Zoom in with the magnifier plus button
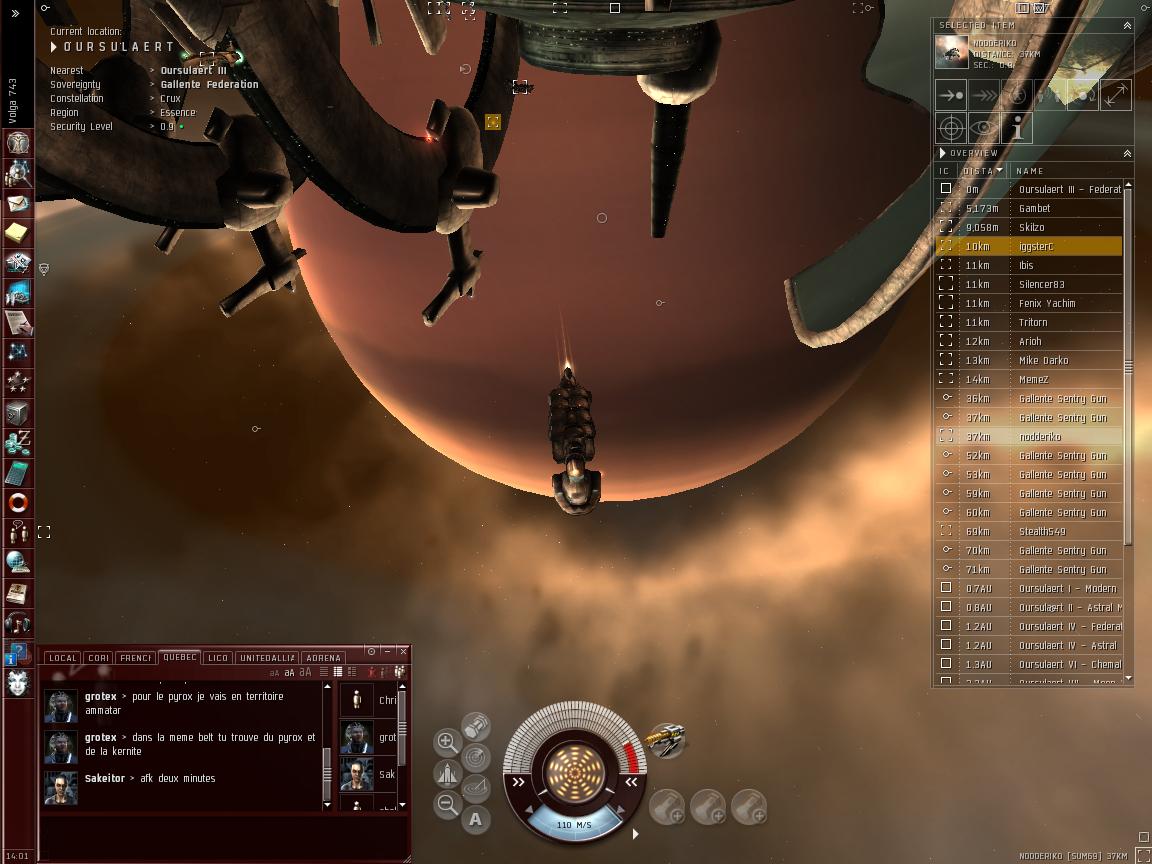The height and width of the screenshot is (864, 1152). pyautogui.click(x=447, y=742)
